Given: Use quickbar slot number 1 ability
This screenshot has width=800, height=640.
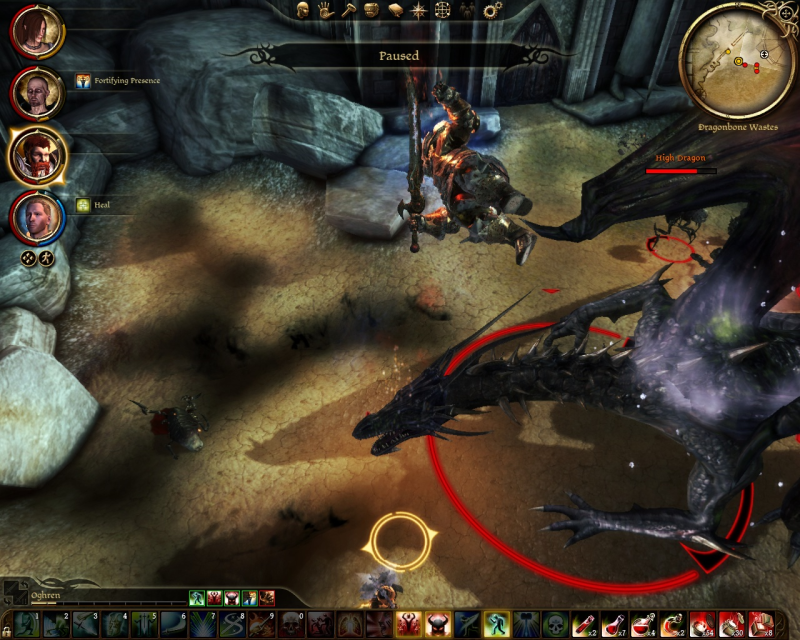Looking at the screenshot, I should 26,625.
